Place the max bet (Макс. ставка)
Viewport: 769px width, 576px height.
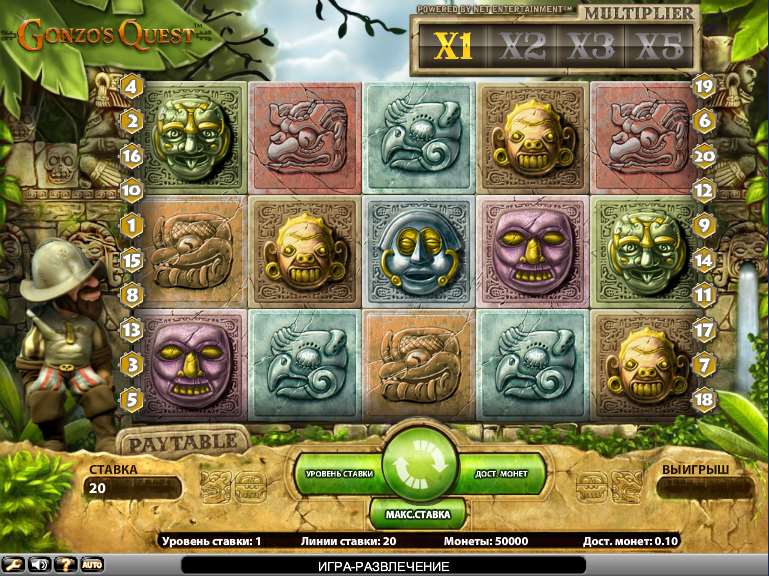point(419,516)
